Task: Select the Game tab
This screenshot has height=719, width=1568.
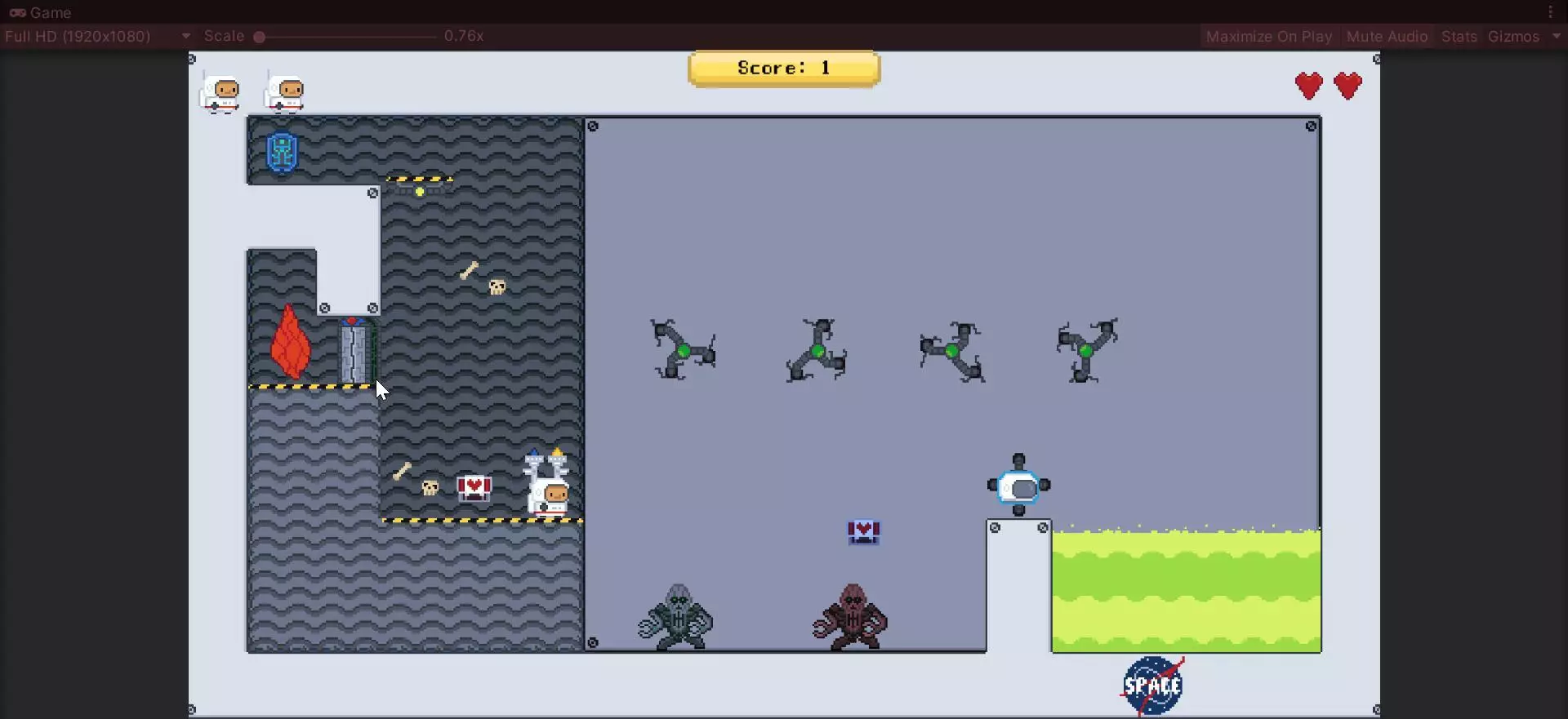Action: (x=49, y=12)
